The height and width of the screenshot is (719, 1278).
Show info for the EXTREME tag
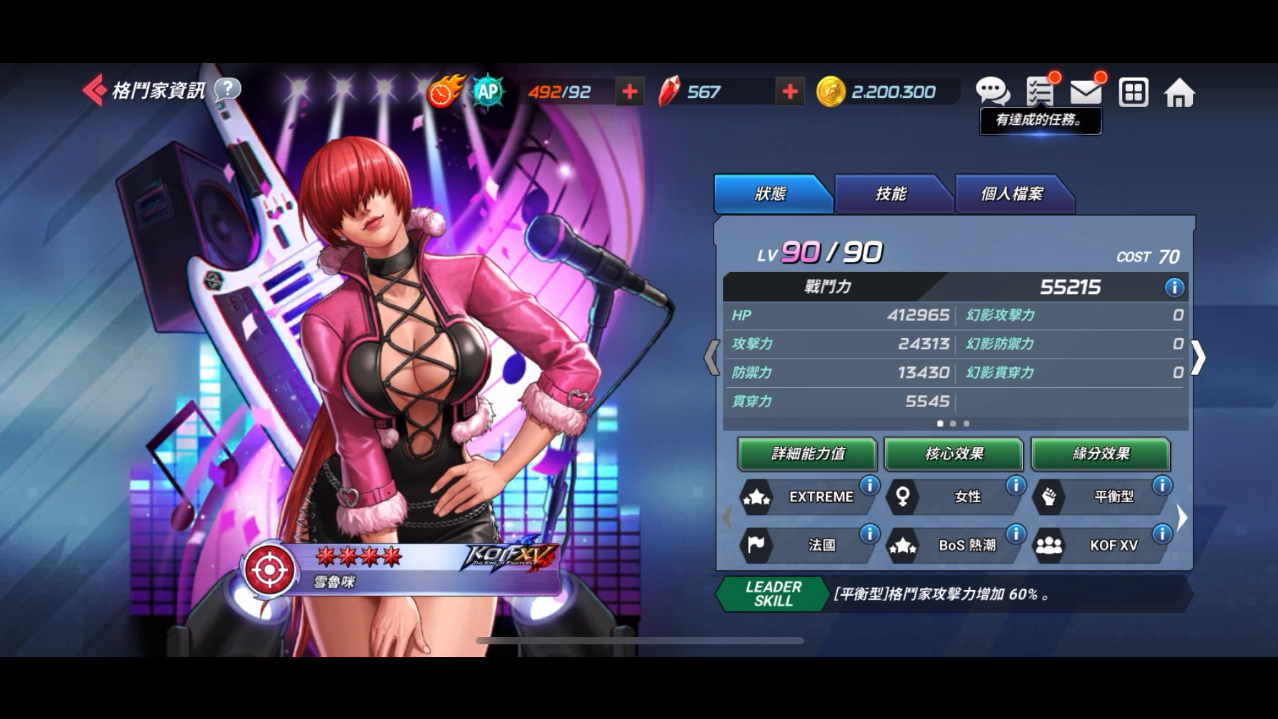869,486
